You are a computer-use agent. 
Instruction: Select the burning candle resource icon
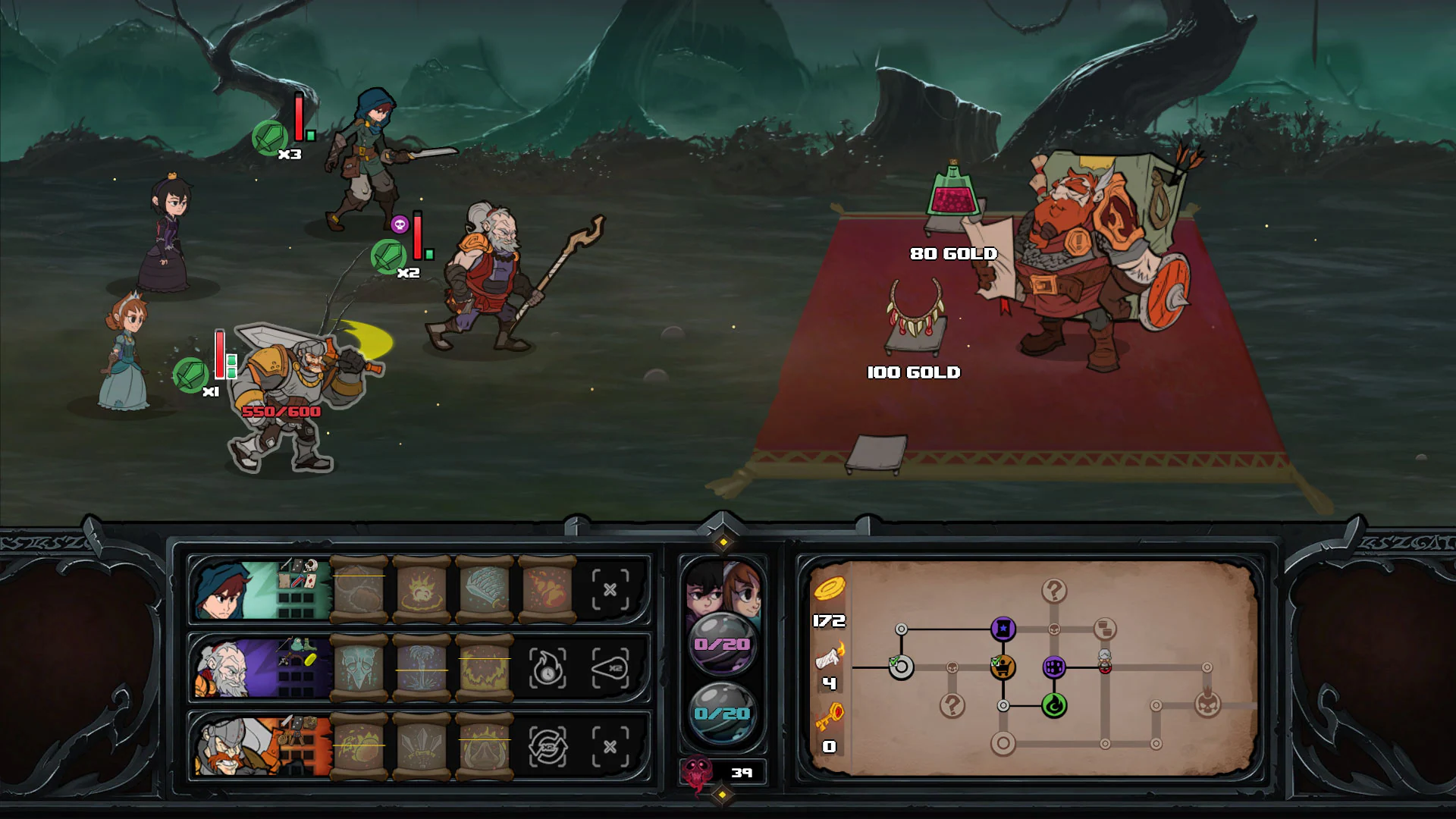829,657
